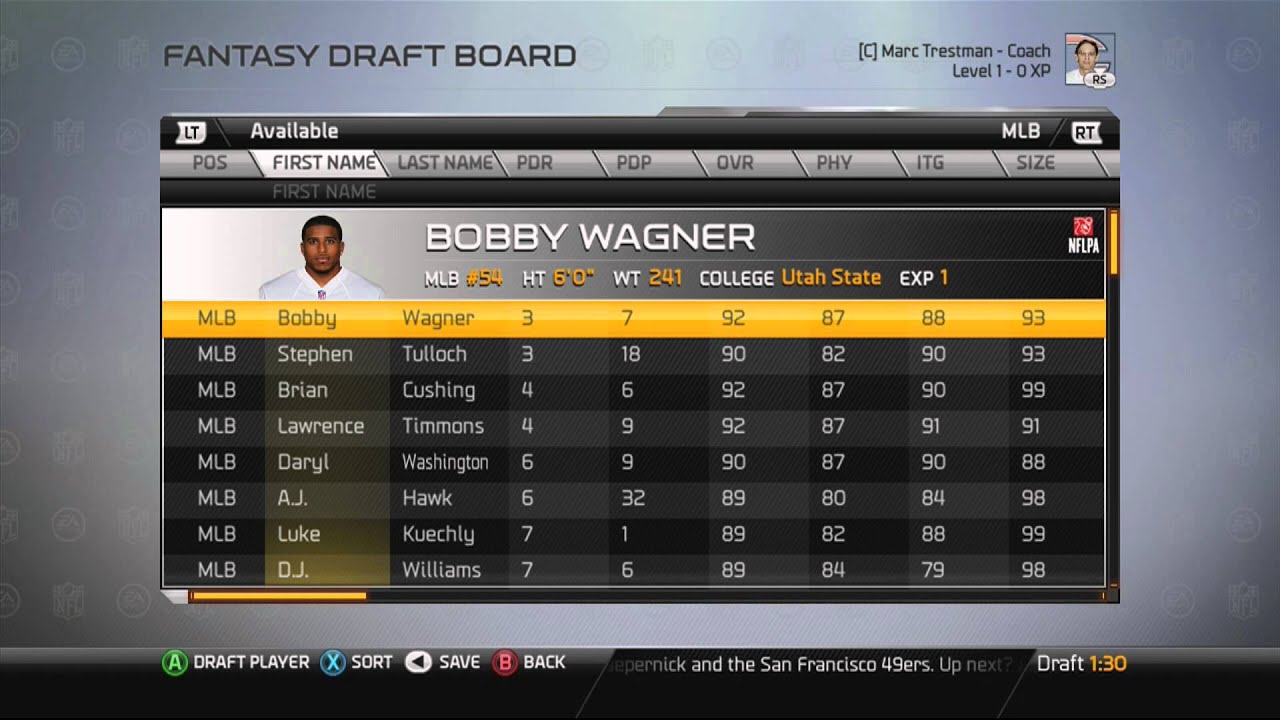Highlight Daryl Washington in draft list
The height and width of the screenshot is (720, 1280).
coord(632,462)
